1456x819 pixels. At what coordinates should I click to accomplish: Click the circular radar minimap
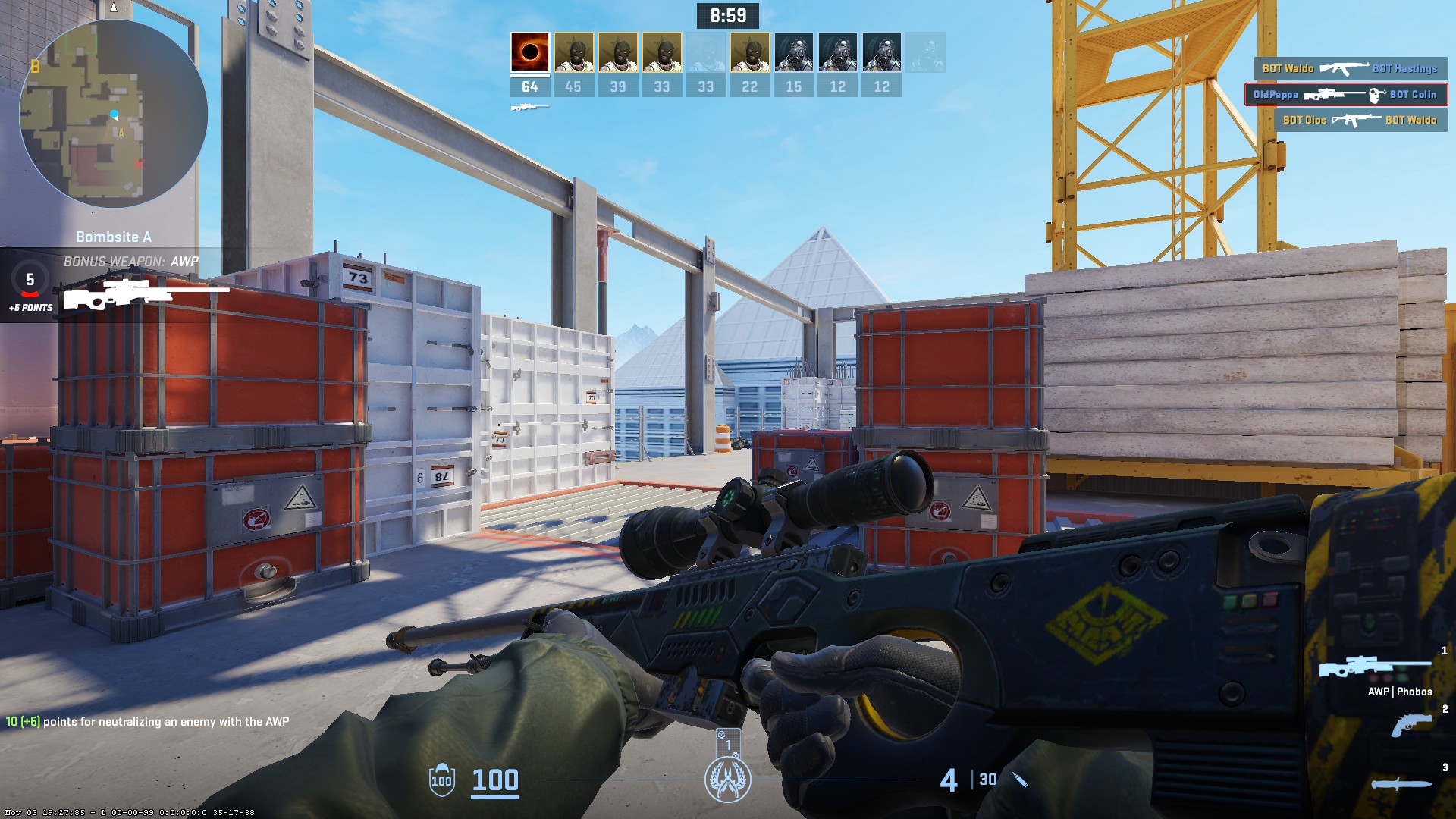click(x=114, y=114)
